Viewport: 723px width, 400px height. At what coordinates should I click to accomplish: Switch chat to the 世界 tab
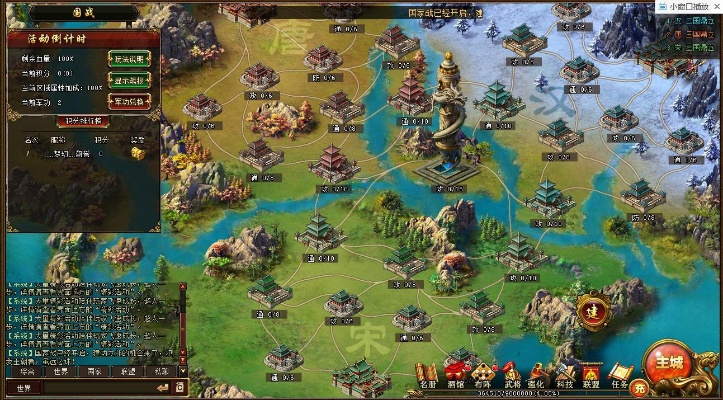coord(62,371)
